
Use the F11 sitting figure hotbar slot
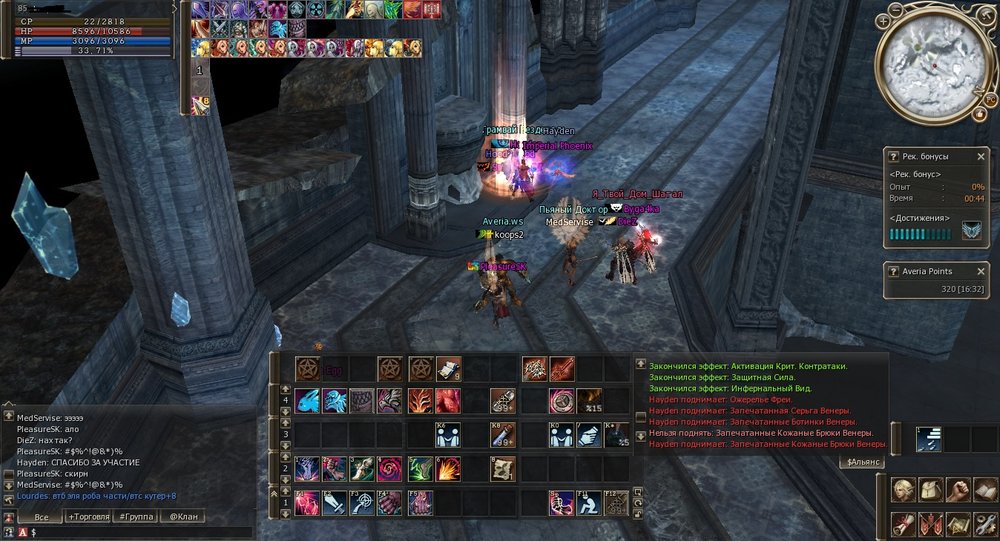point(589,502)
